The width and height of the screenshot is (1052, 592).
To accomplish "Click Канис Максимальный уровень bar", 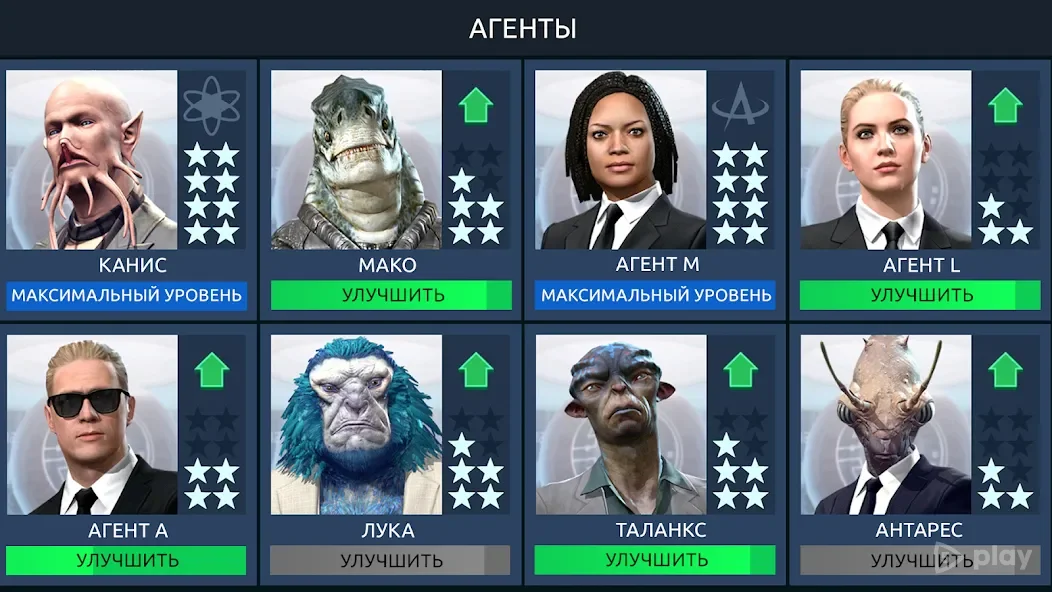I will click(126, 296).
